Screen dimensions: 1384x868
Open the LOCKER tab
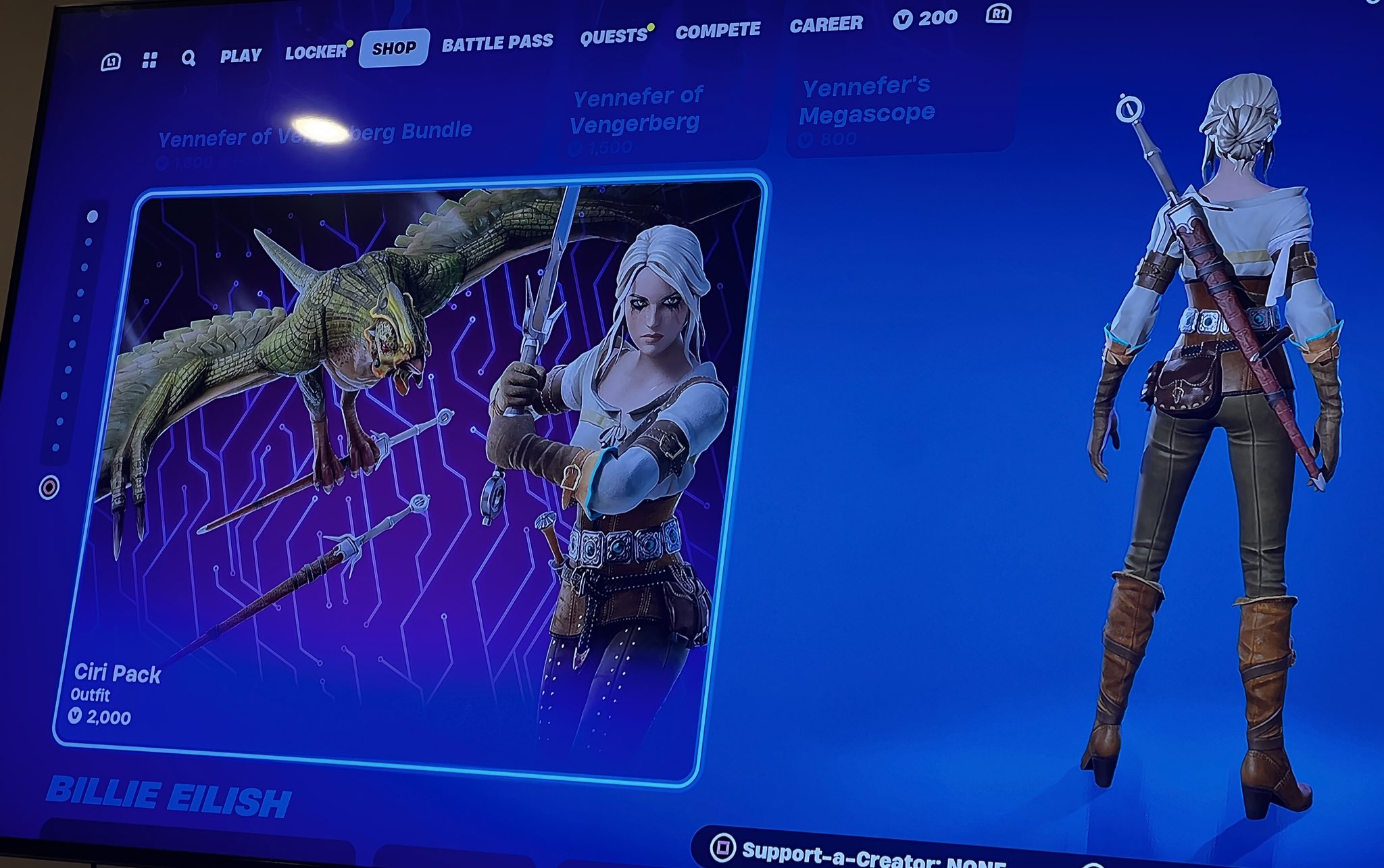click(315, 51)
